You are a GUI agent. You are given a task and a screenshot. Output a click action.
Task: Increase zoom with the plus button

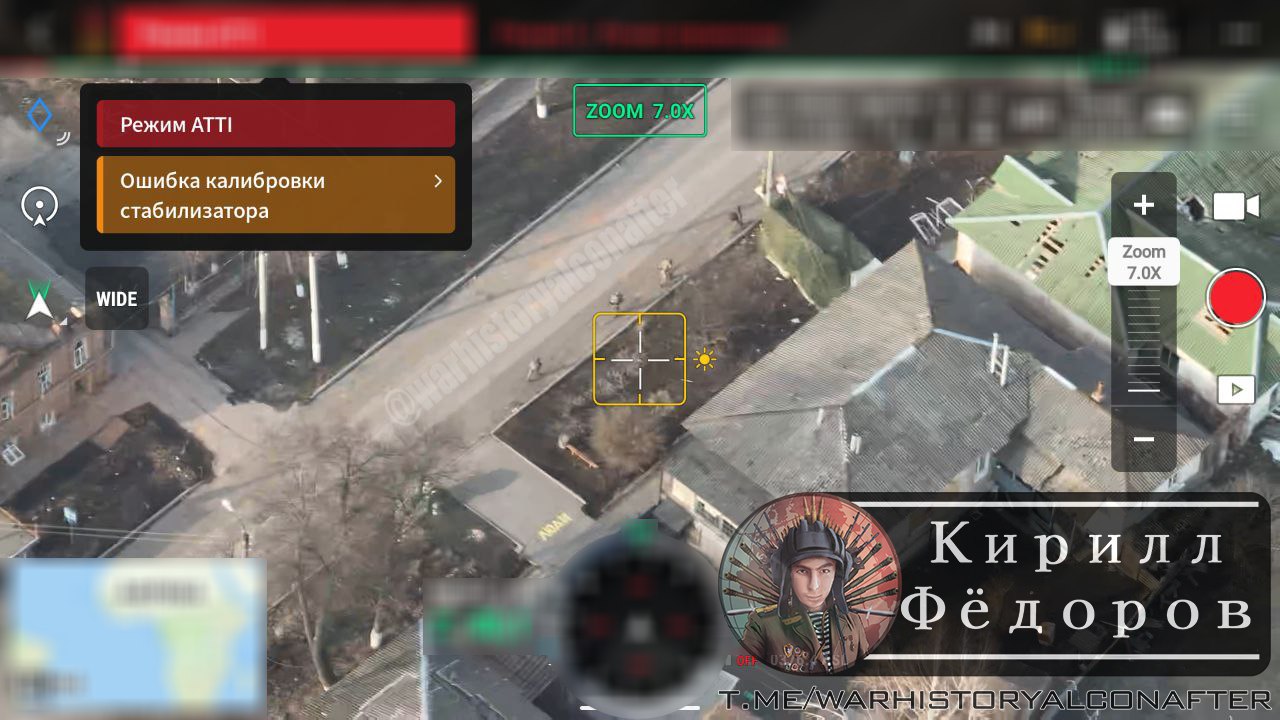point(1143,206)
